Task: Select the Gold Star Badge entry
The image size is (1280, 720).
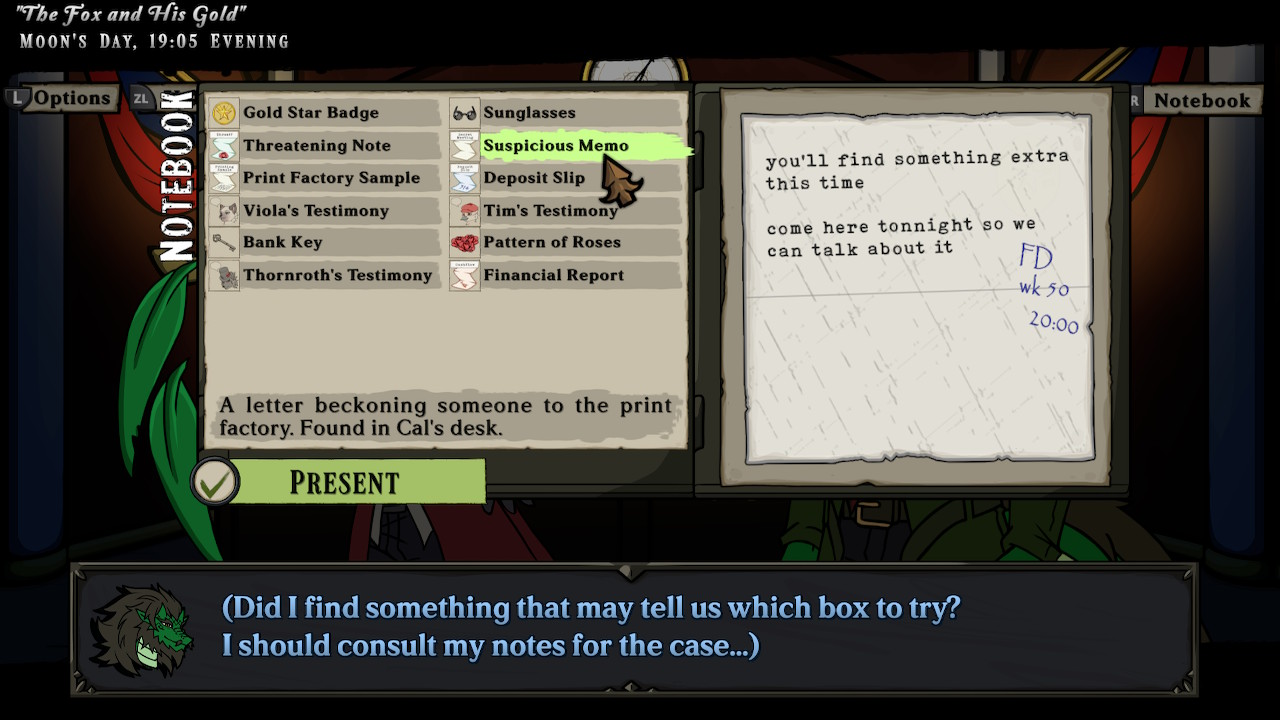Action: [x=310, y=113]
